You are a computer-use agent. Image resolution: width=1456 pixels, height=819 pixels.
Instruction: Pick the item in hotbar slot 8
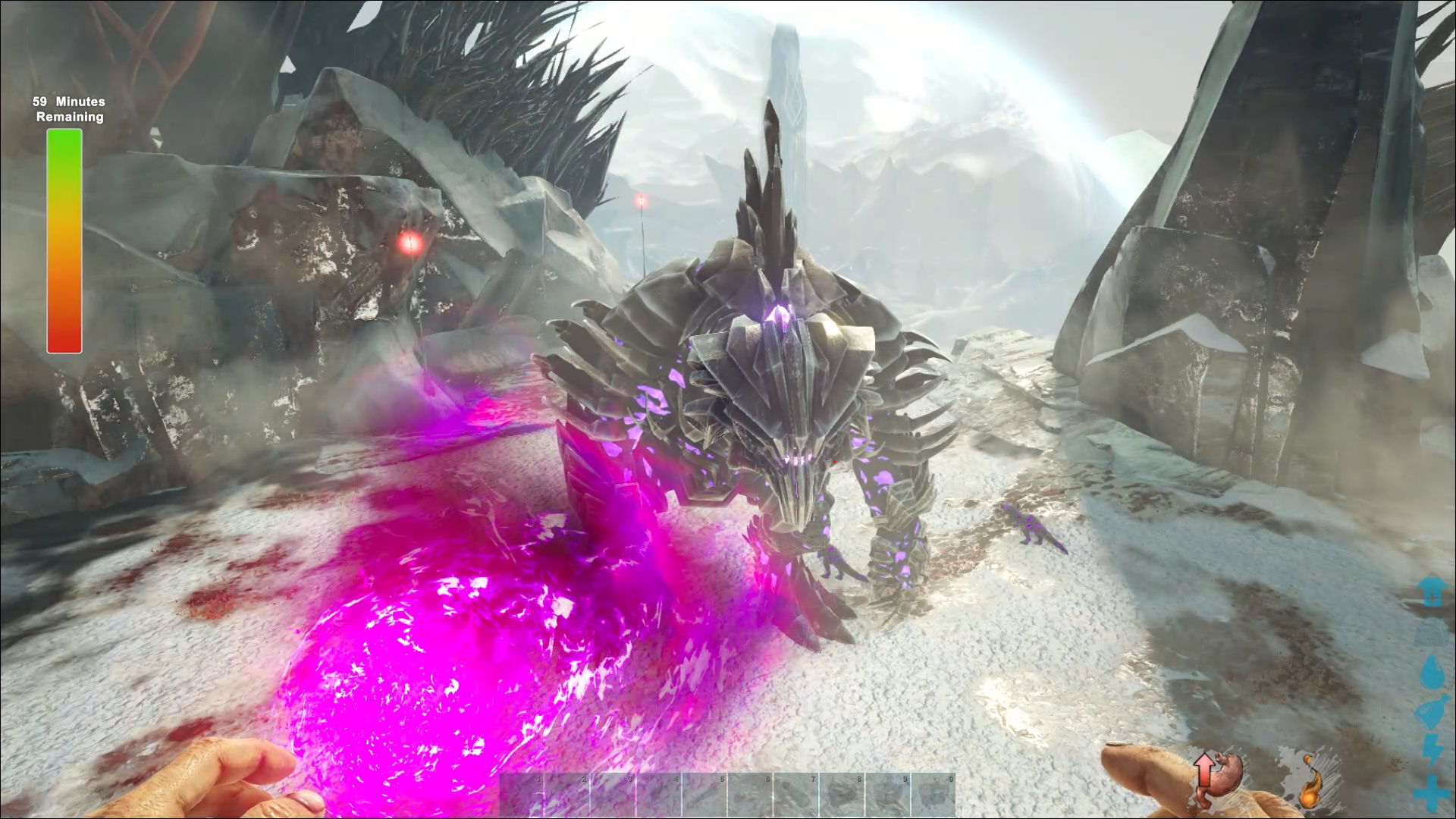tap(842, 795)
